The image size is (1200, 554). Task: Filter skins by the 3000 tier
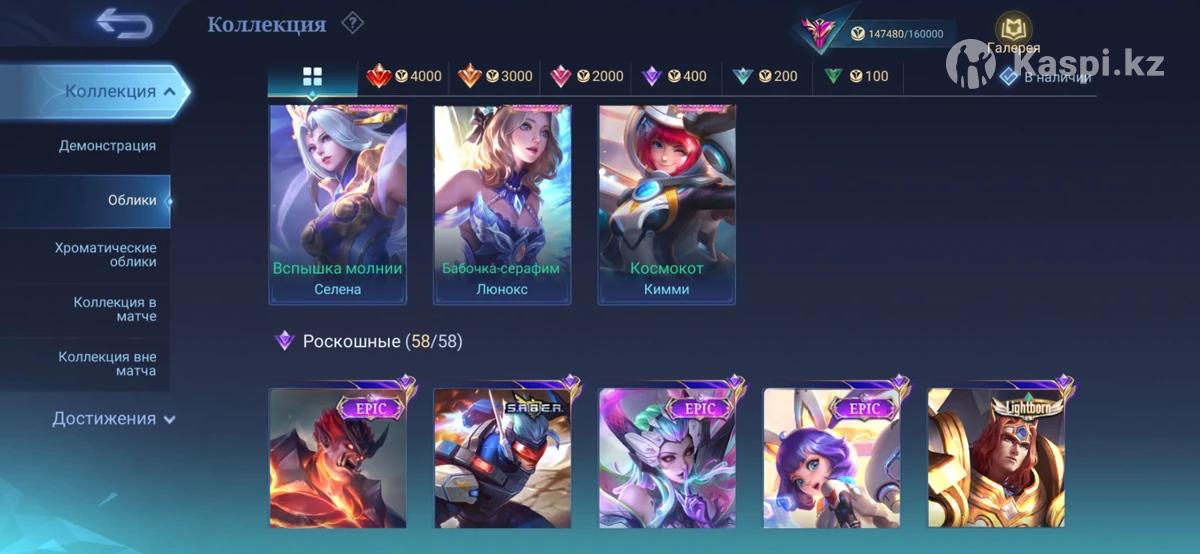point(495,76)
